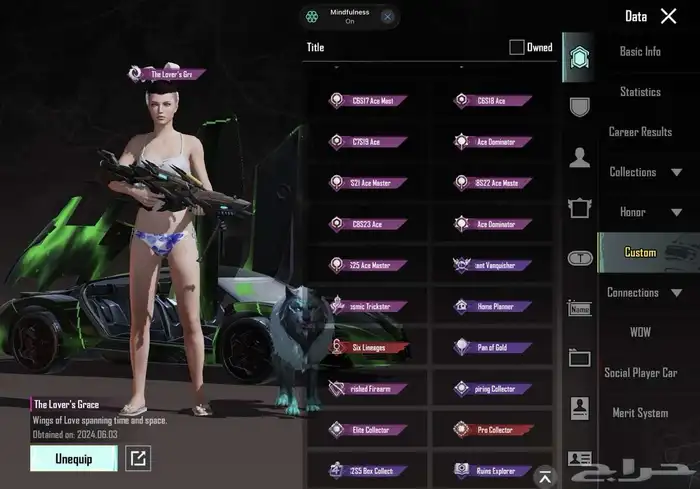700x489 pixels.
Task: Show Career Results
Action: pyautogui.click(x=640, y=132)
